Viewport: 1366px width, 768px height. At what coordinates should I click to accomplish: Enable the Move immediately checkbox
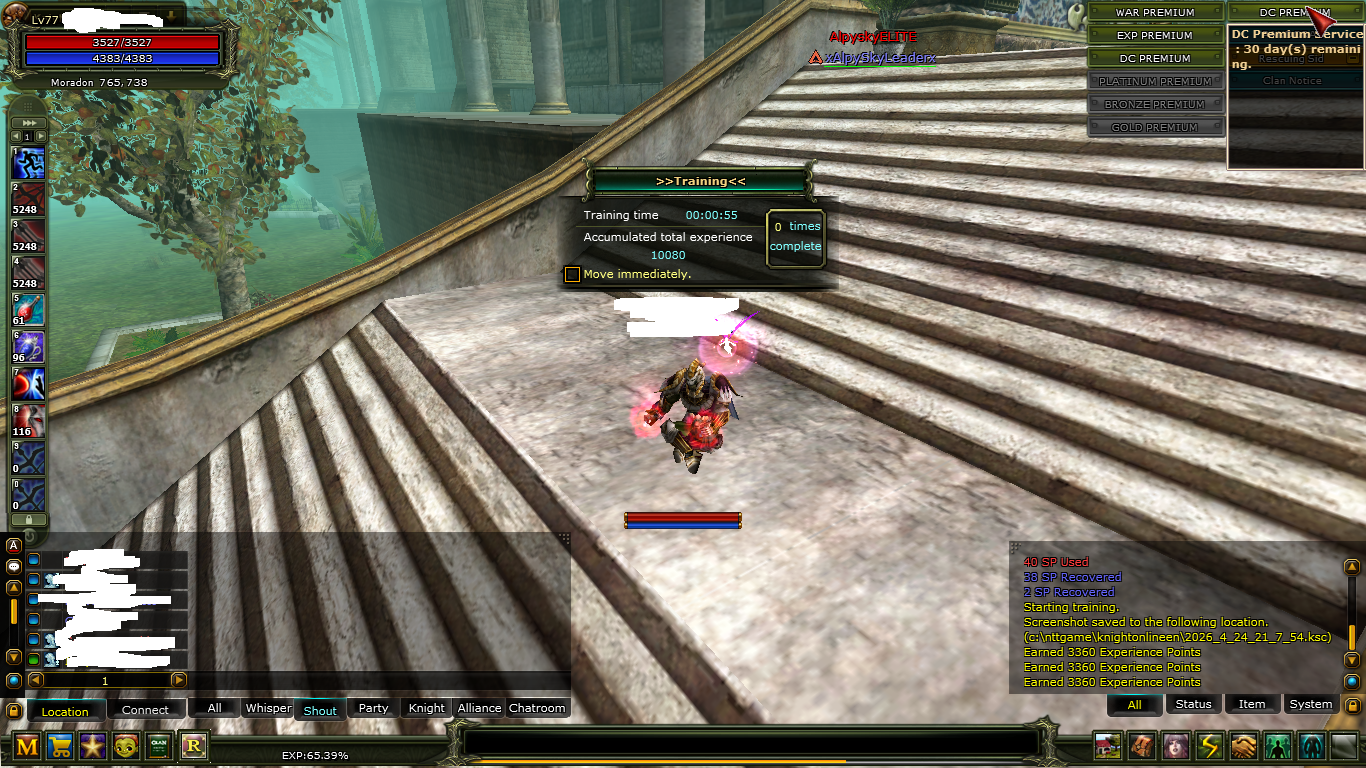click(x=572, y=273)
